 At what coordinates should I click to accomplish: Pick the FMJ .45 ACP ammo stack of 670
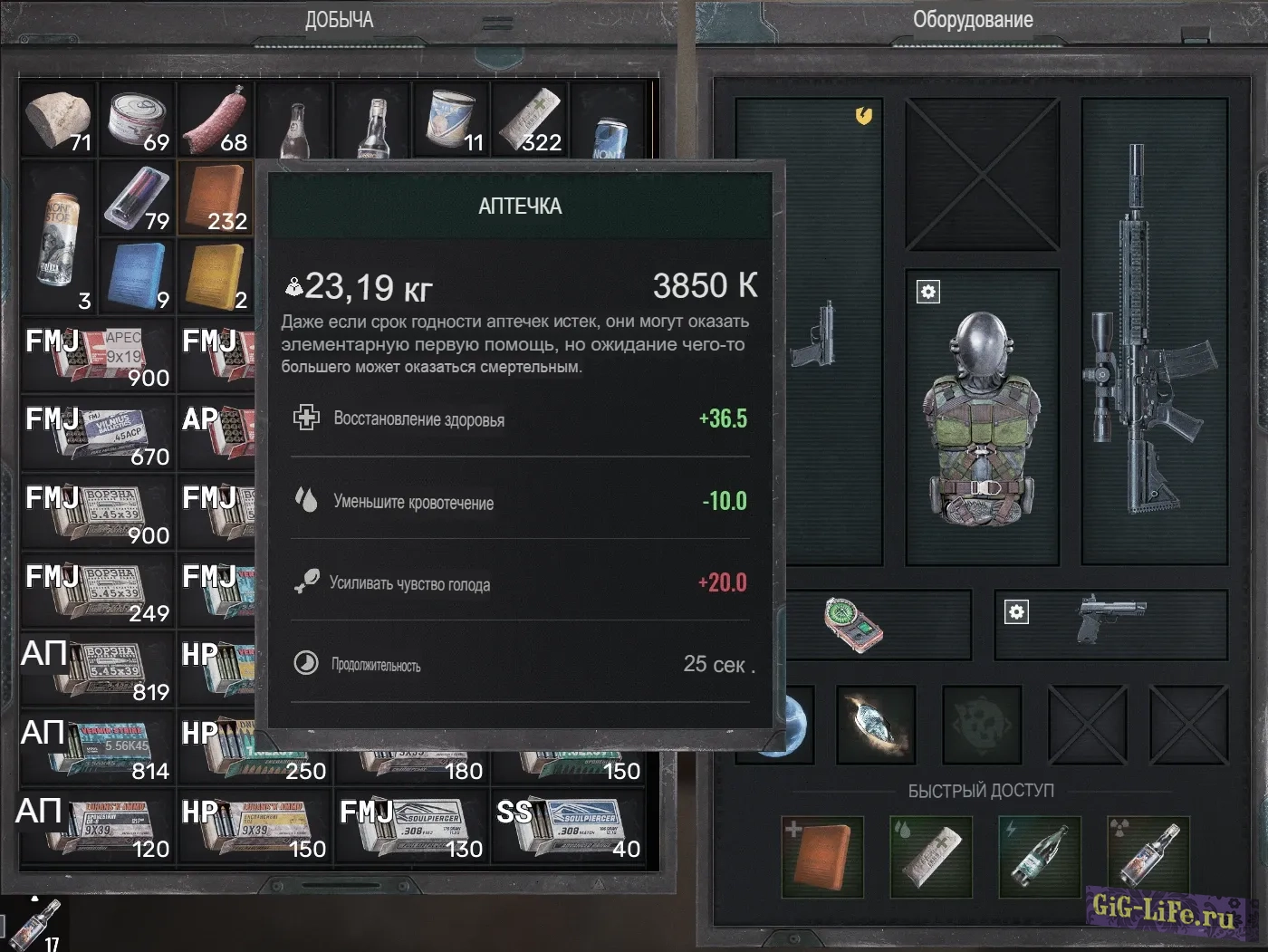pyautogui.click(x=98, y=434)
